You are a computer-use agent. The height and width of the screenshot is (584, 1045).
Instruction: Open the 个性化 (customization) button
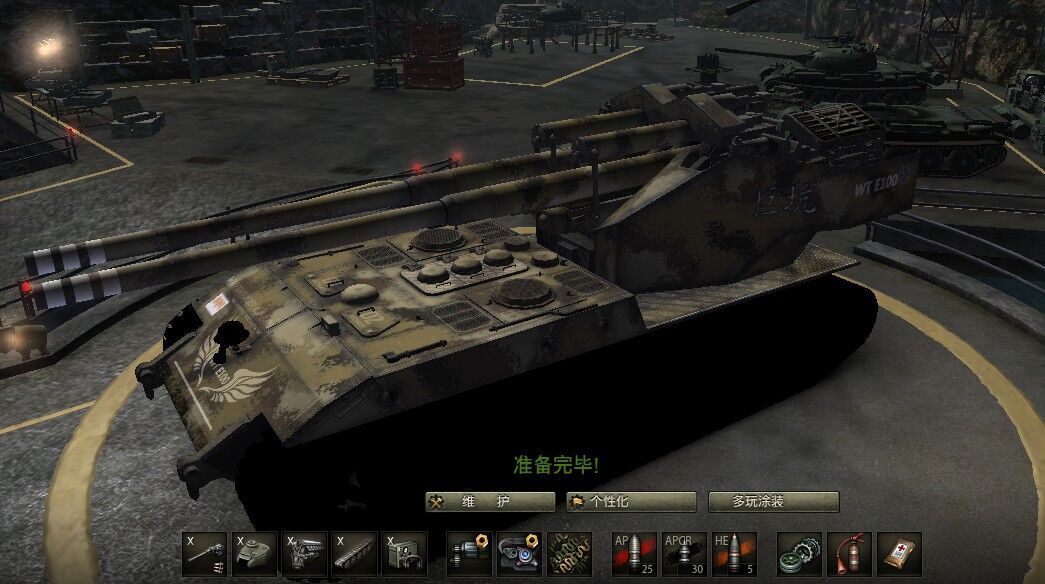tap(631, 502)
